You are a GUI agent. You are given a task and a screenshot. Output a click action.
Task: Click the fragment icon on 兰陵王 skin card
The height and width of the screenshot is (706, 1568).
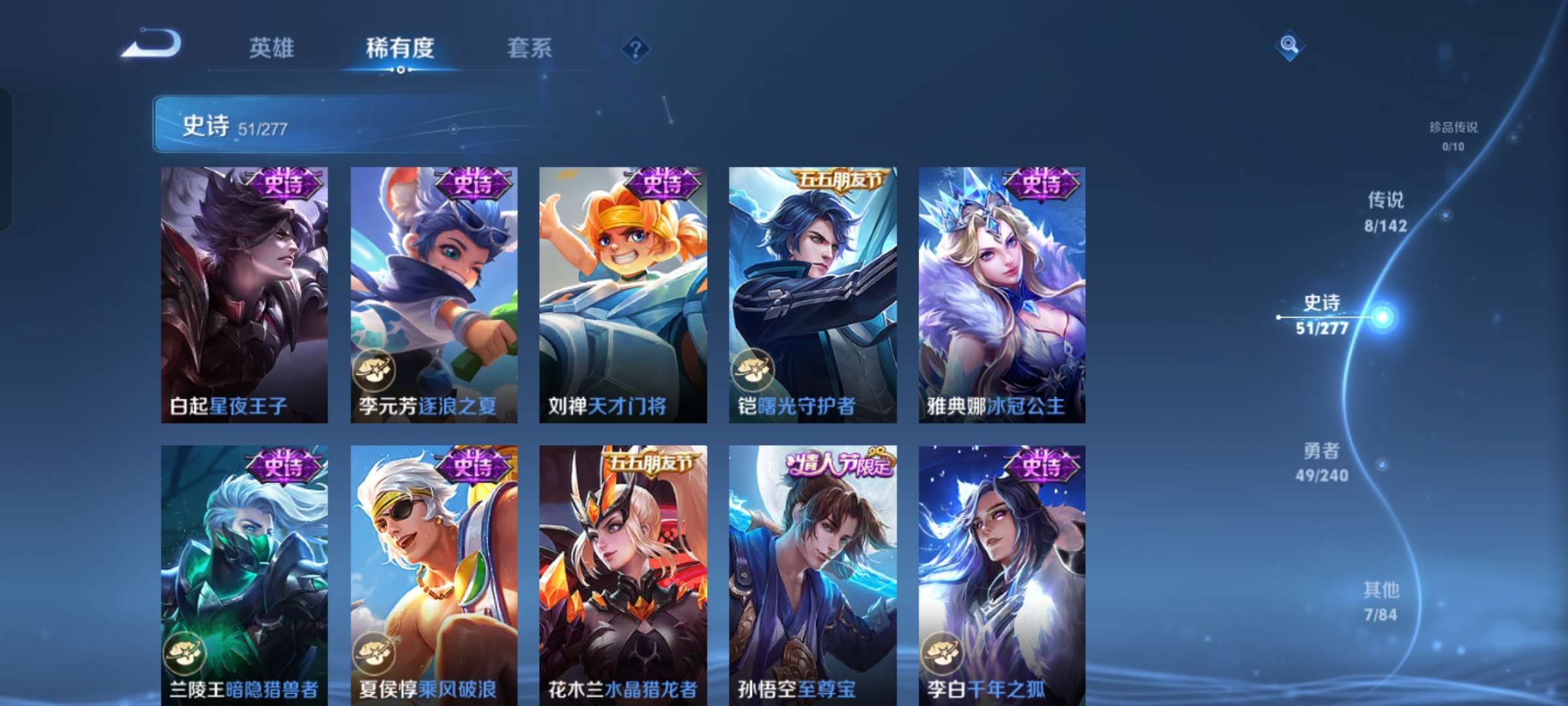point(184,653)
